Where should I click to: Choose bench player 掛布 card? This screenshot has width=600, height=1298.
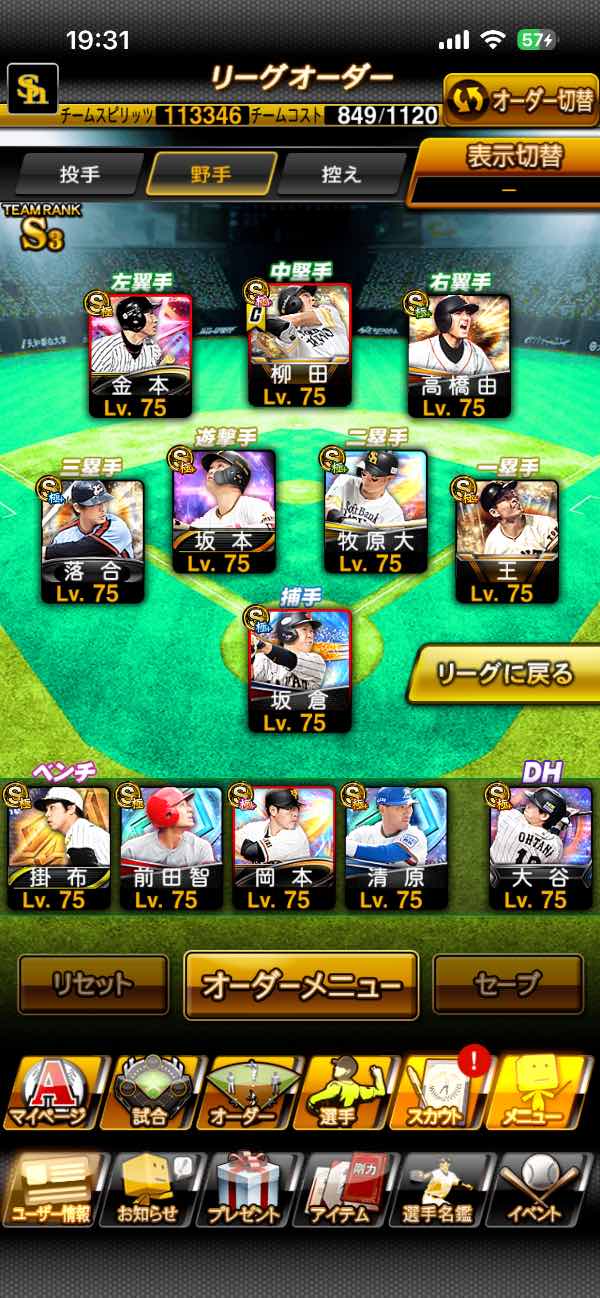[59, 847]
